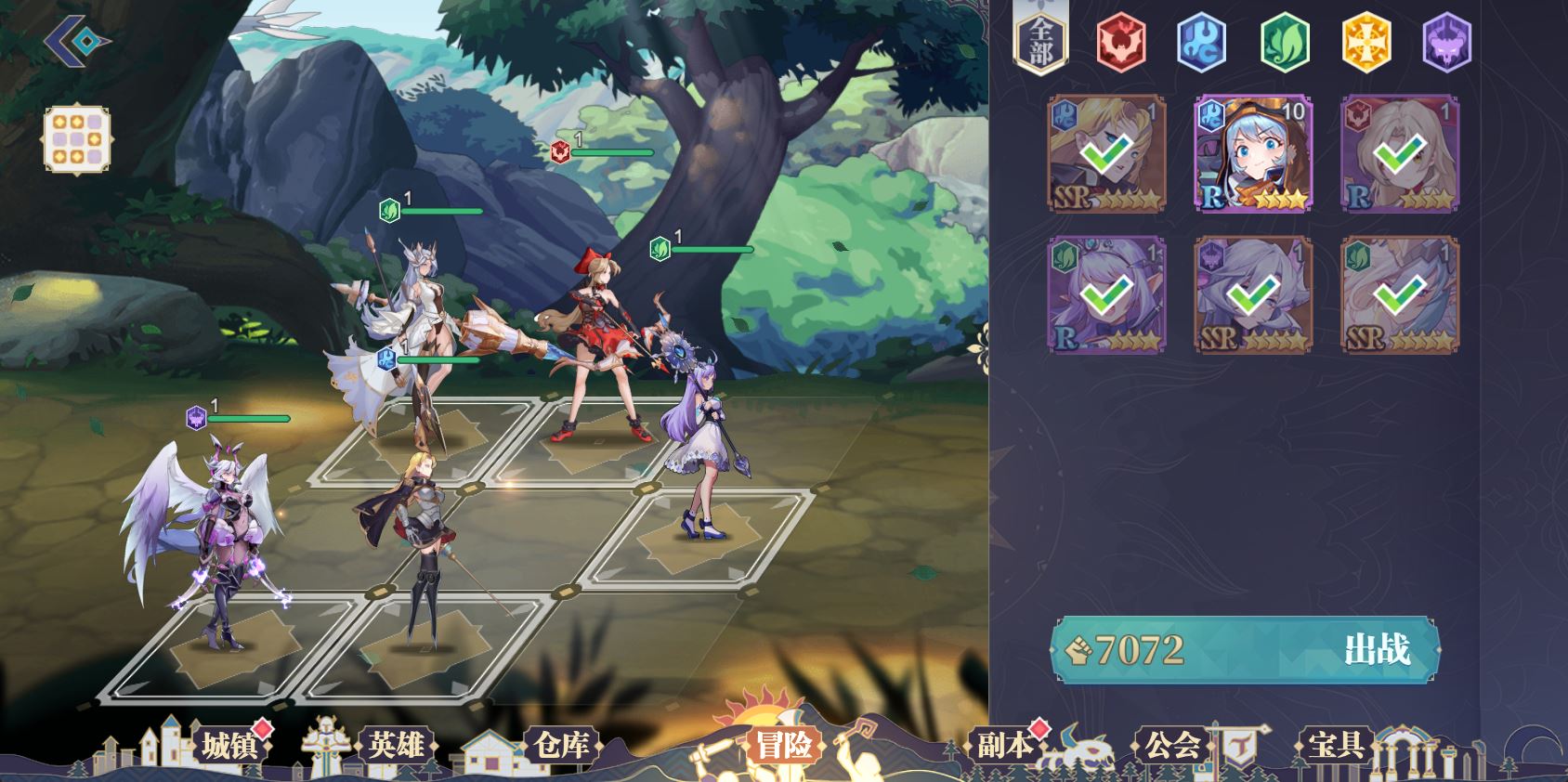1568x782 pixels.
Task: Deselect the green element SSR hero portrait
Action: point(1400,295)
